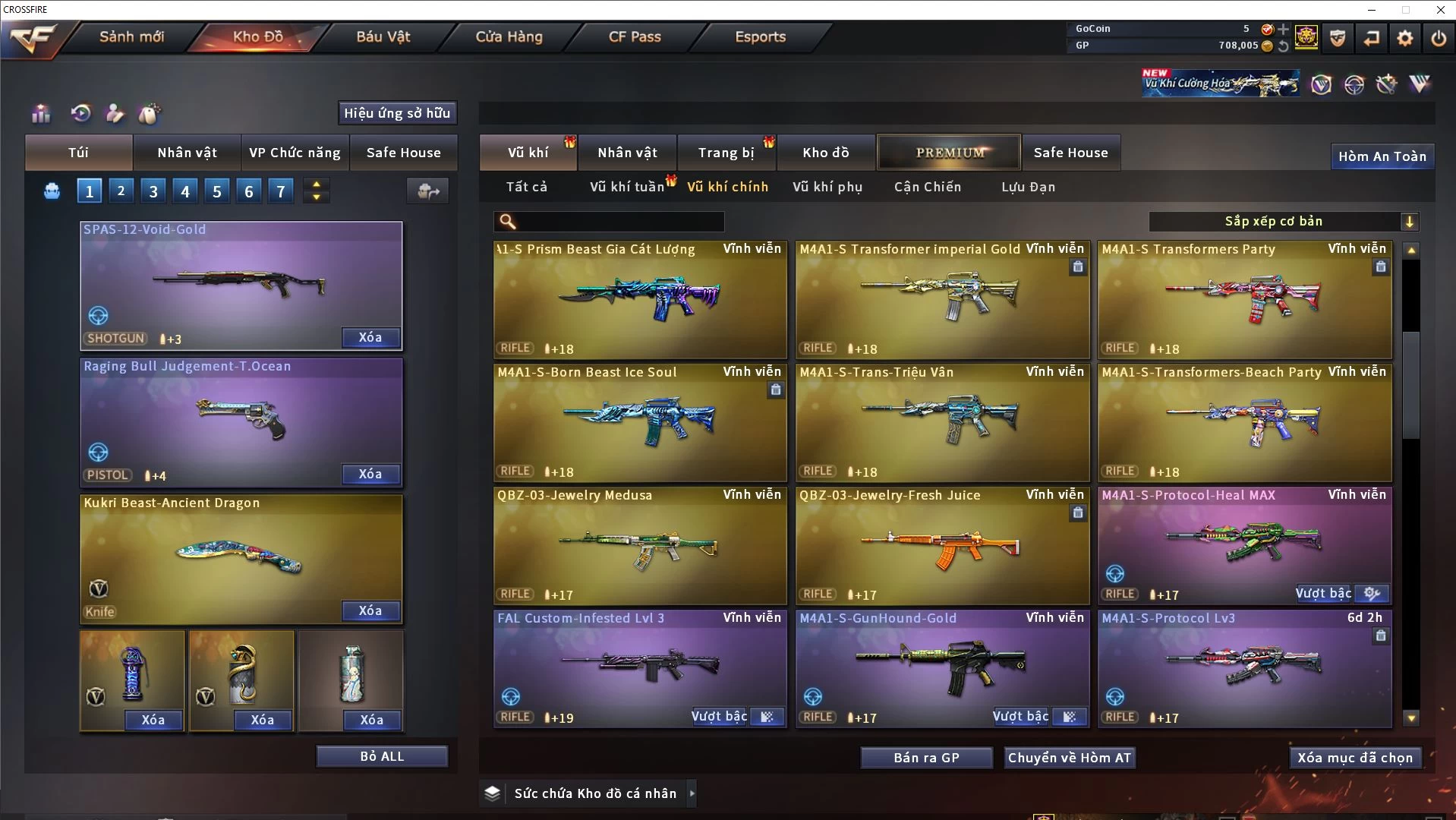1456x820 pixels.
Task: Switch to the PREMIUM storage tab
Action: point(950,153)
